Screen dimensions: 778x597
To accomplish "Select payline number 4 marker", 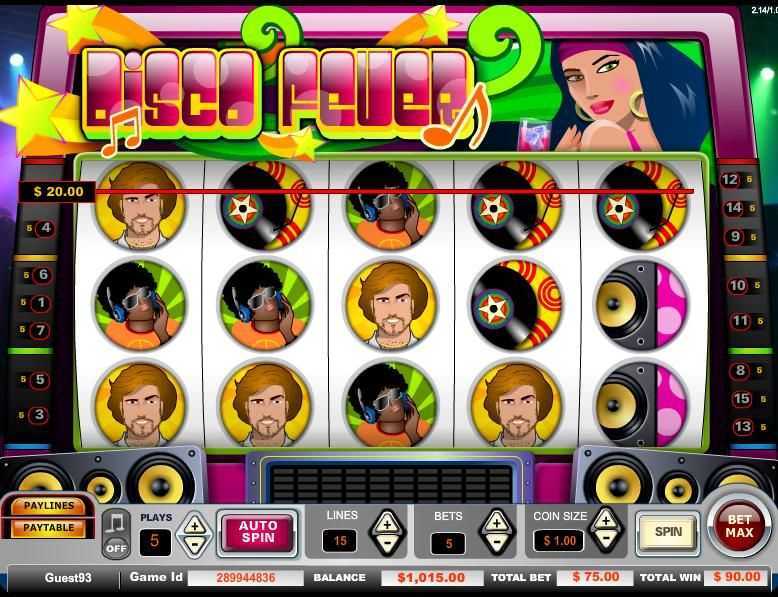I will tap(44, 228).
